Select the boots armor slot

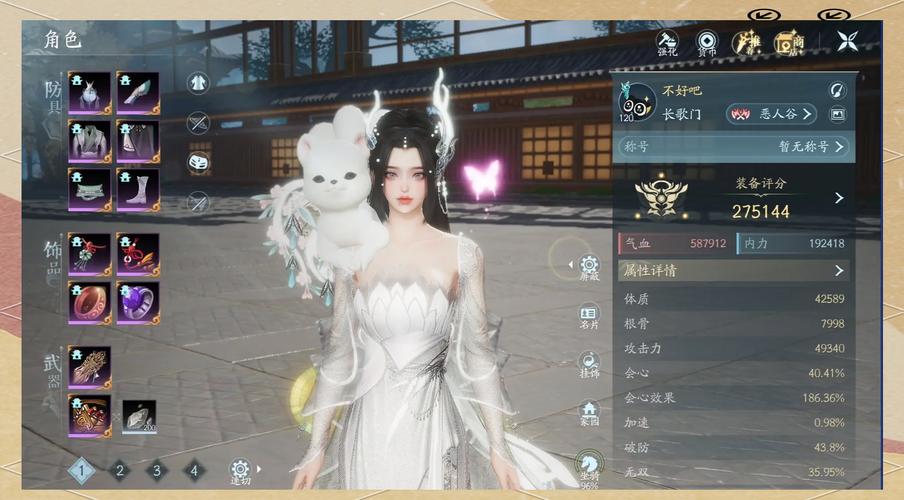pos(137,188)
